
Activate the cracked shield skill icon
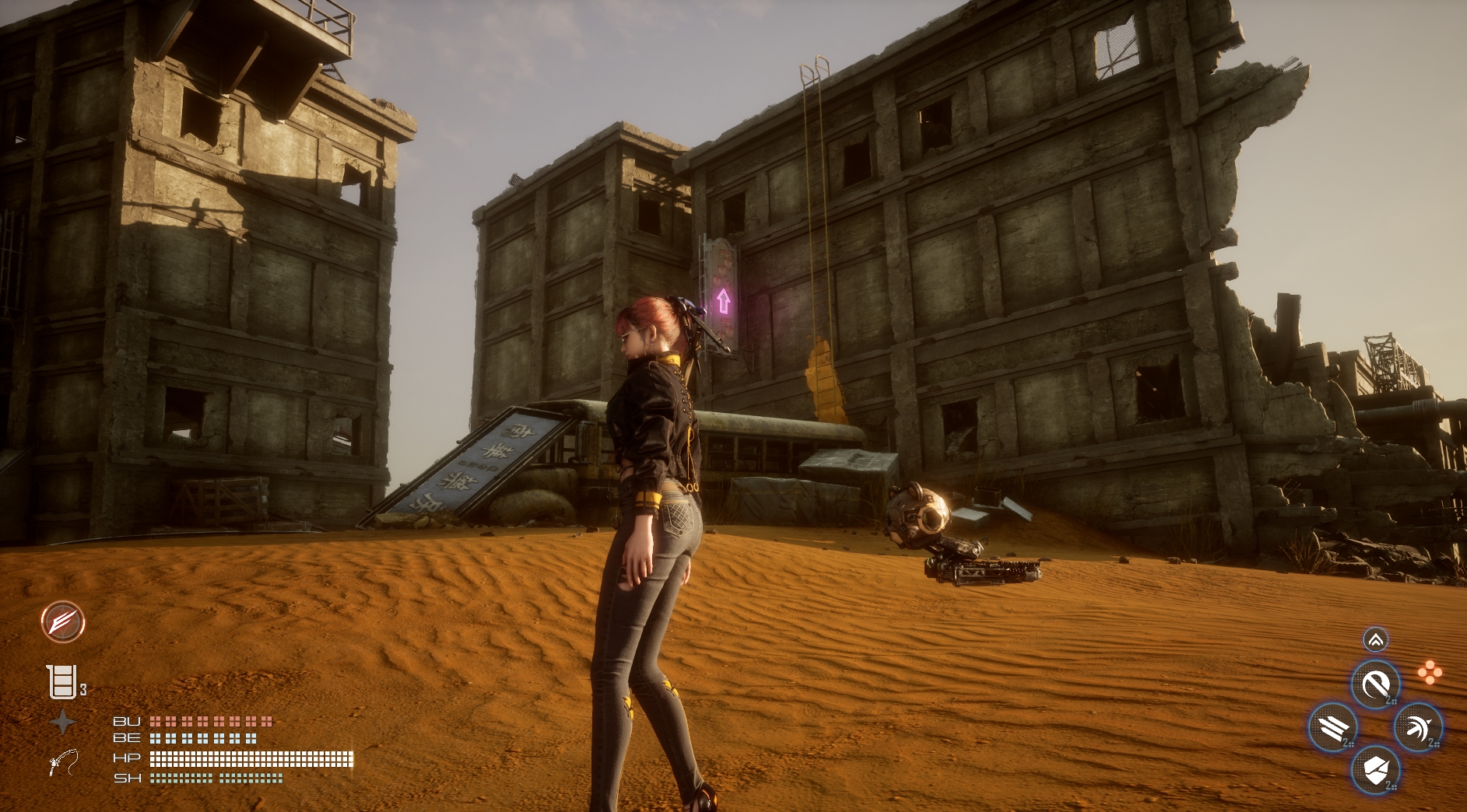pyautogui.click(x=1375, y=770)
